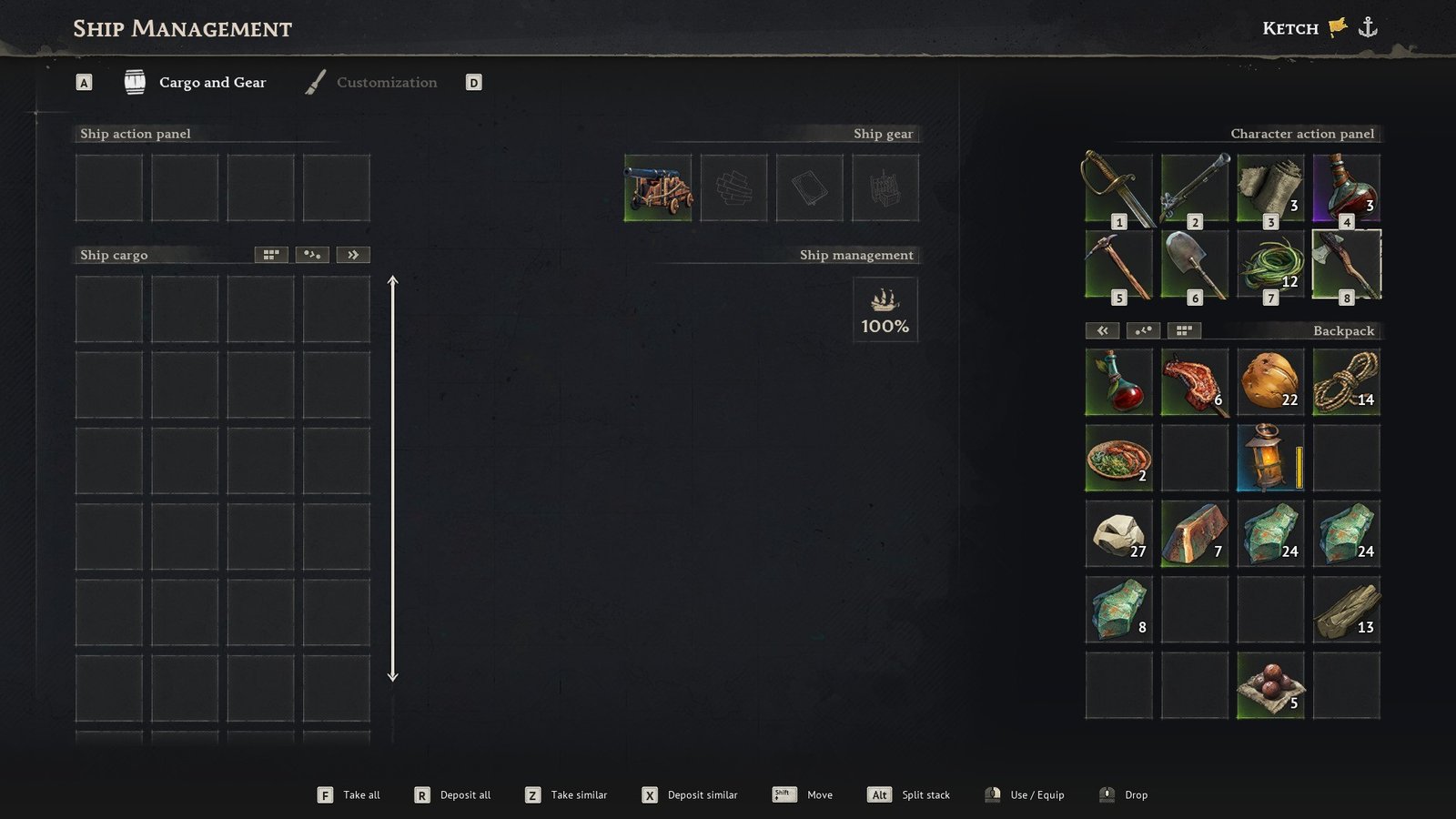Choose the musket in slot 2
Screen dimensions: 1456x819
click(1195, 188)
